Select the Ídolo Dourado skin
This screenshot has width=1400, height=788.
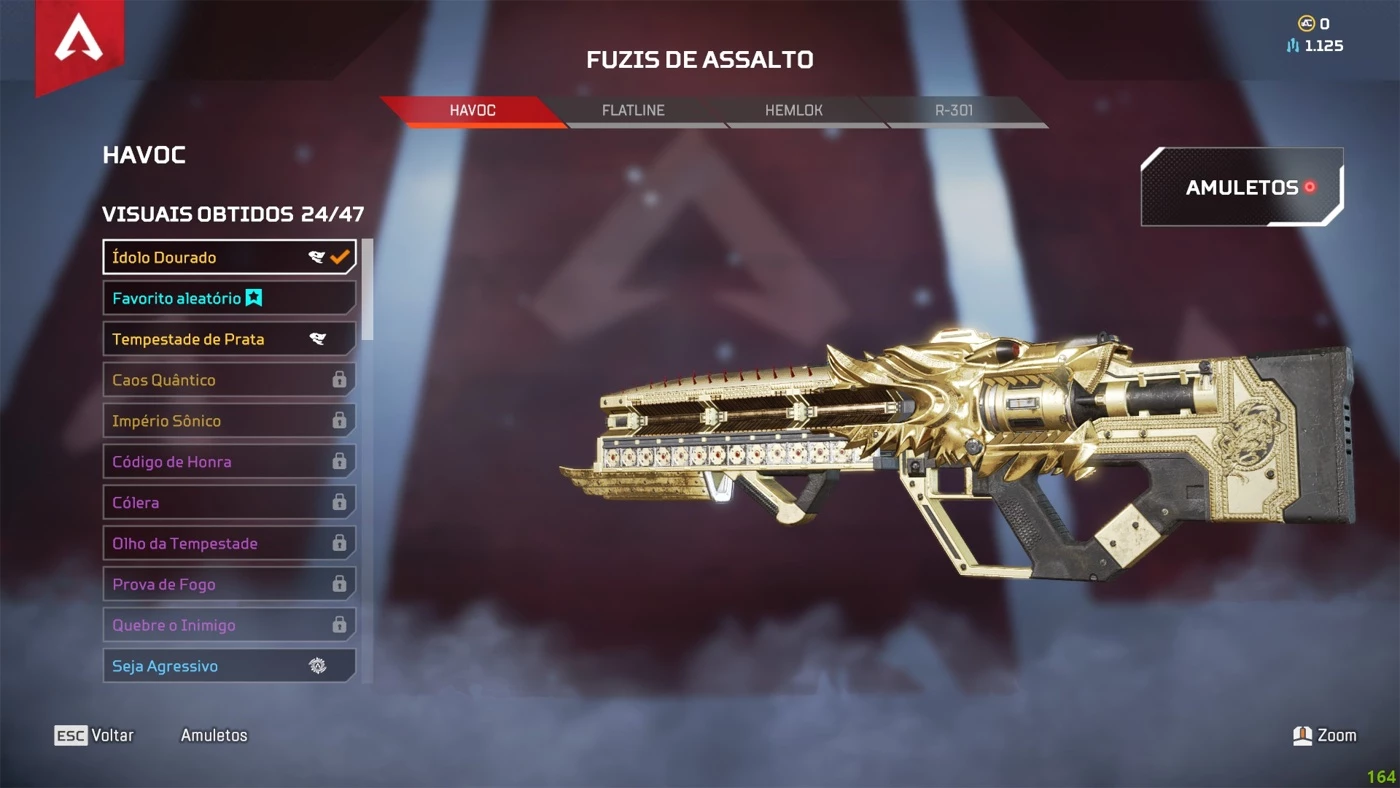tap(229, 257)
